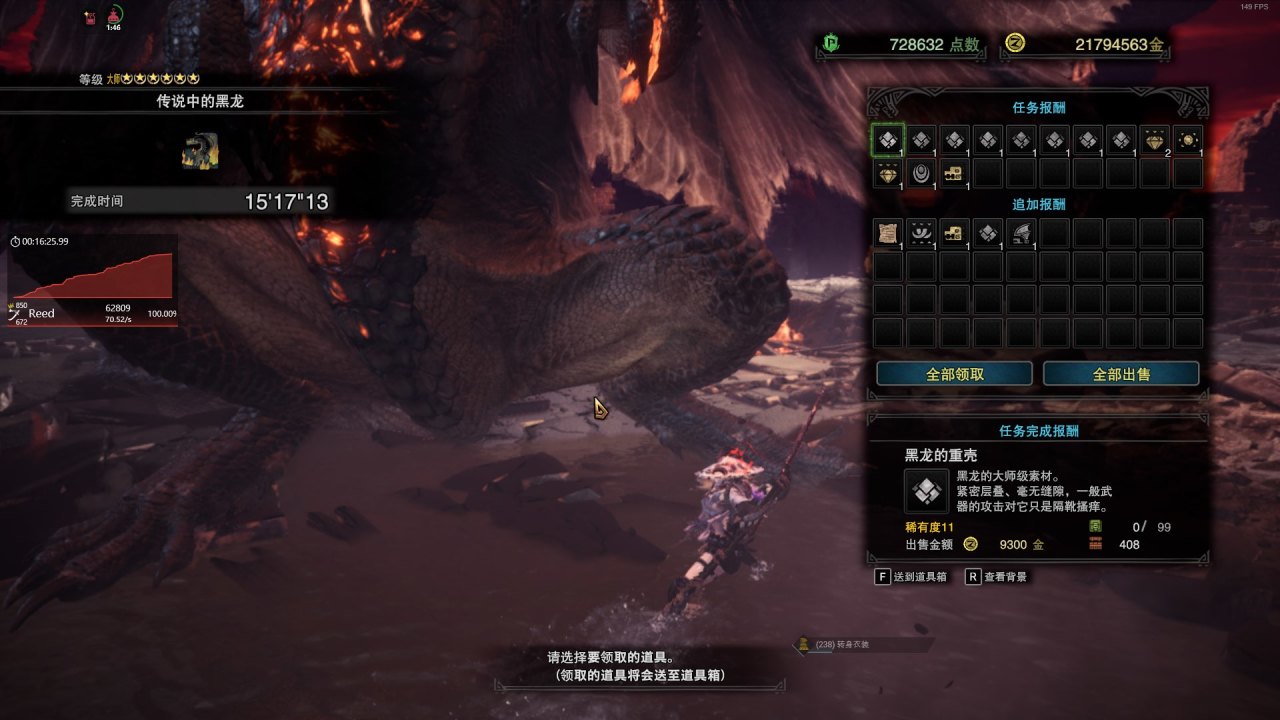Viewport: 1280px width, 720px height.
Task: Select the parchment scroll item under 追加报酬
Action: pyautogui.click(x=887, y=233)
